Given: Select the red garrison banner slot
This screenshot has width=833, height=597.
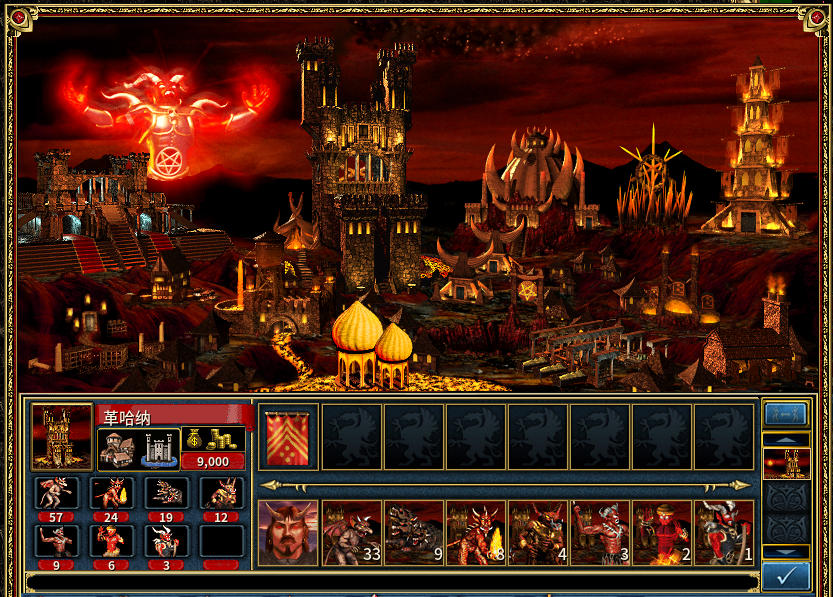Looking at the screenshot, I should [288, 437].
